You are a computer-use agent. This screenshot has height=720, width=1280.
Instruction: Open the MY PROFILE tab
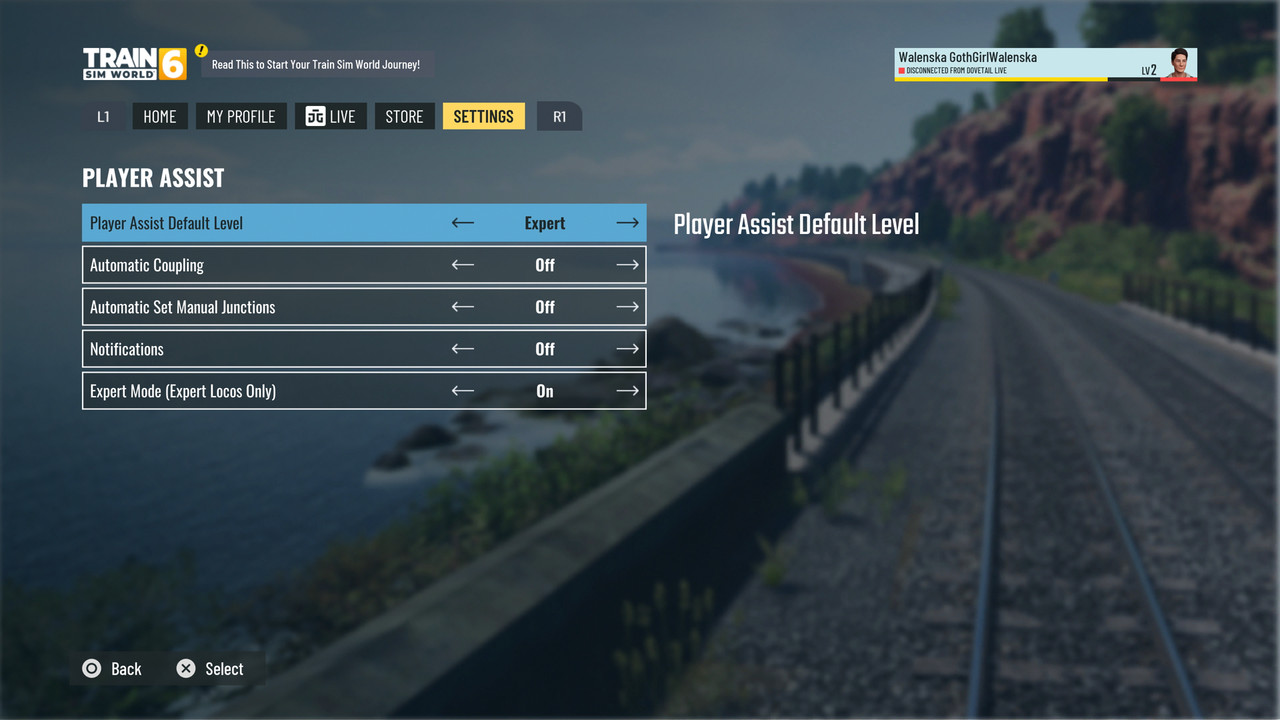click(x=240, y=116)
